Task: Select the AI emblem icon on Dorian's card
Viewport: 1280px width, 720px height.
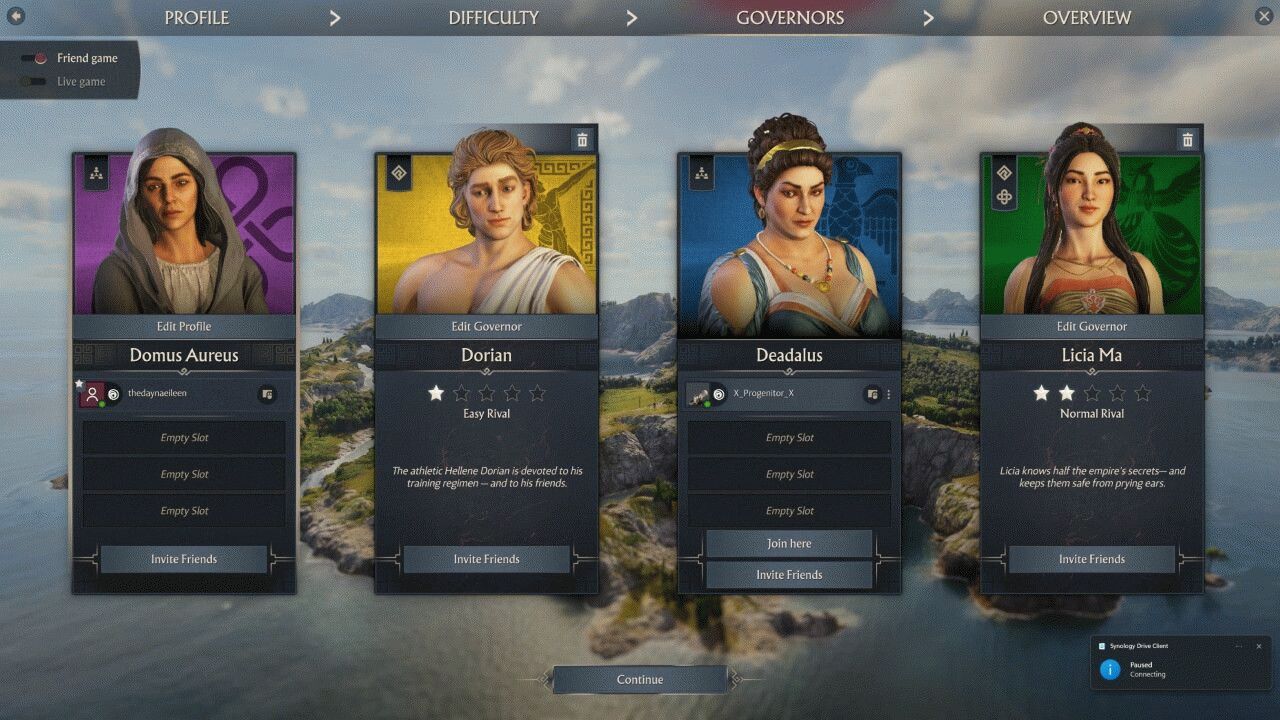Action: [398, 173]
